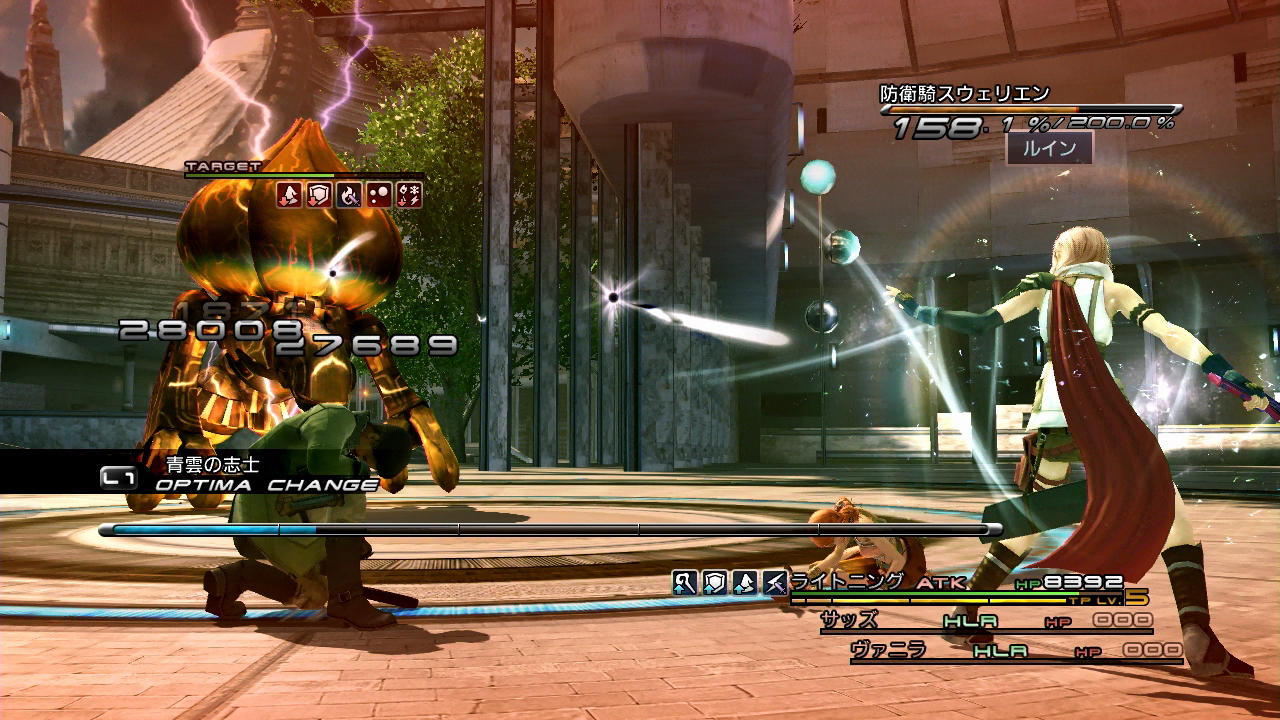
Task: Click Lightning's Shell hat-up buff icon
Action: click(744, 583)
